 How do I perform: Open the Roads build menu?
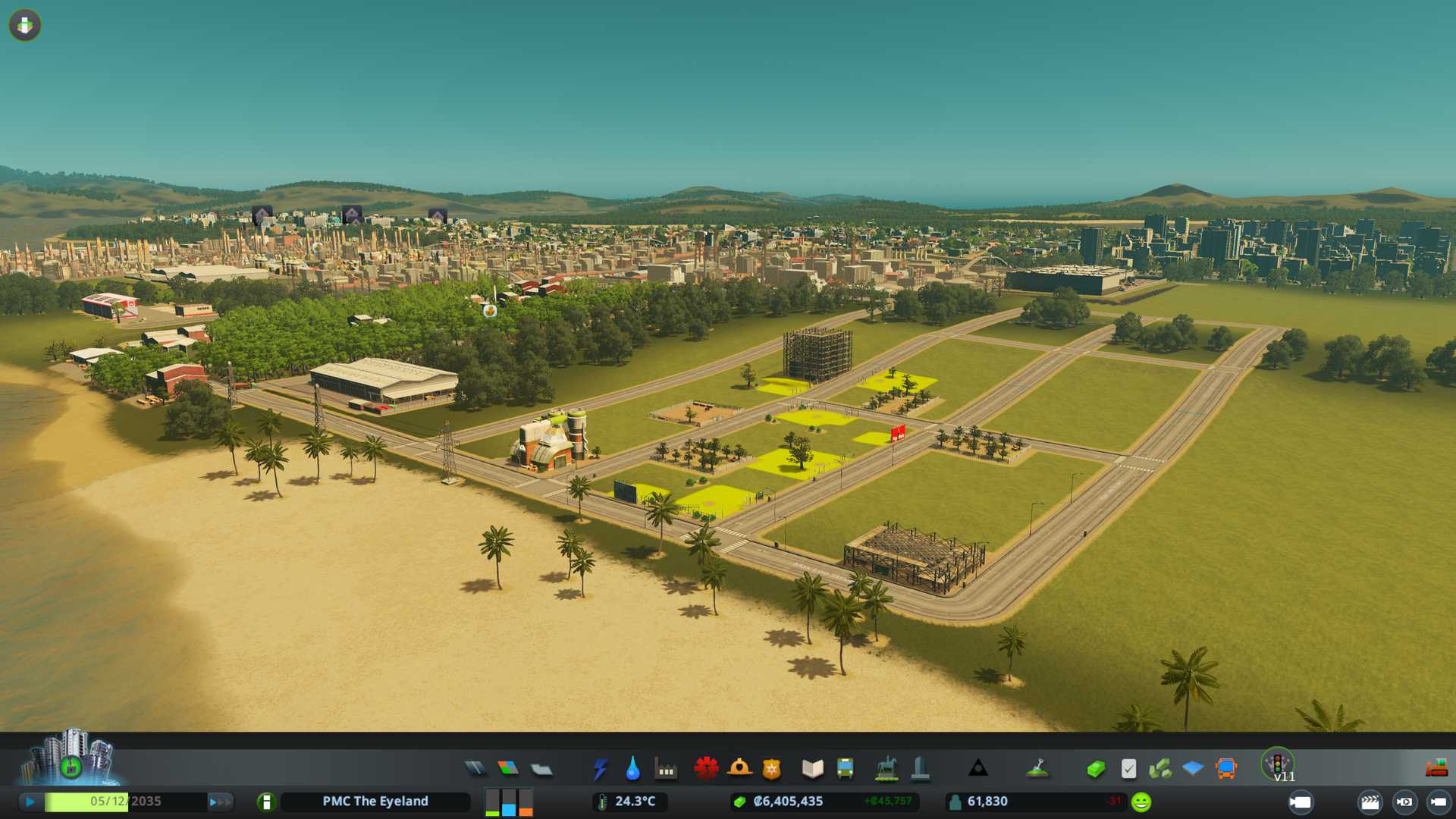coord(475,769)
